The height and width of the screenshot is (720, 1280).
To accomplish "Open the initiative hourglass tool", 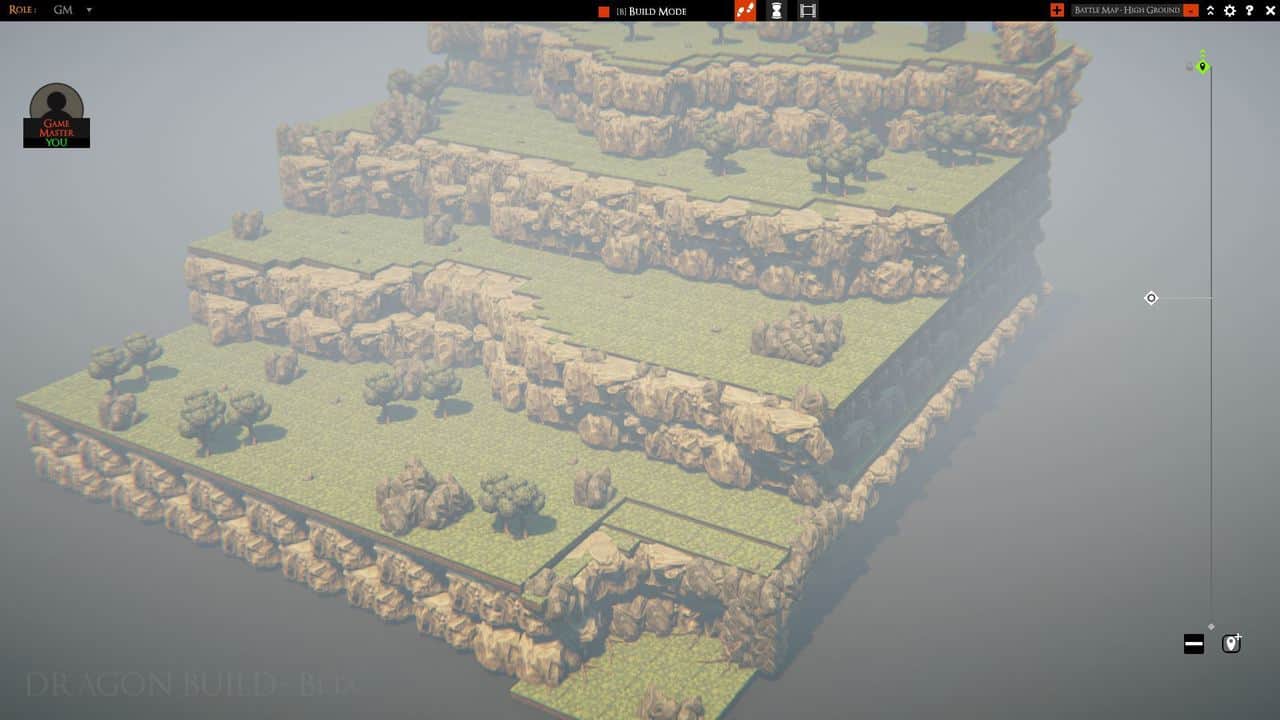I will click(778, 11).
